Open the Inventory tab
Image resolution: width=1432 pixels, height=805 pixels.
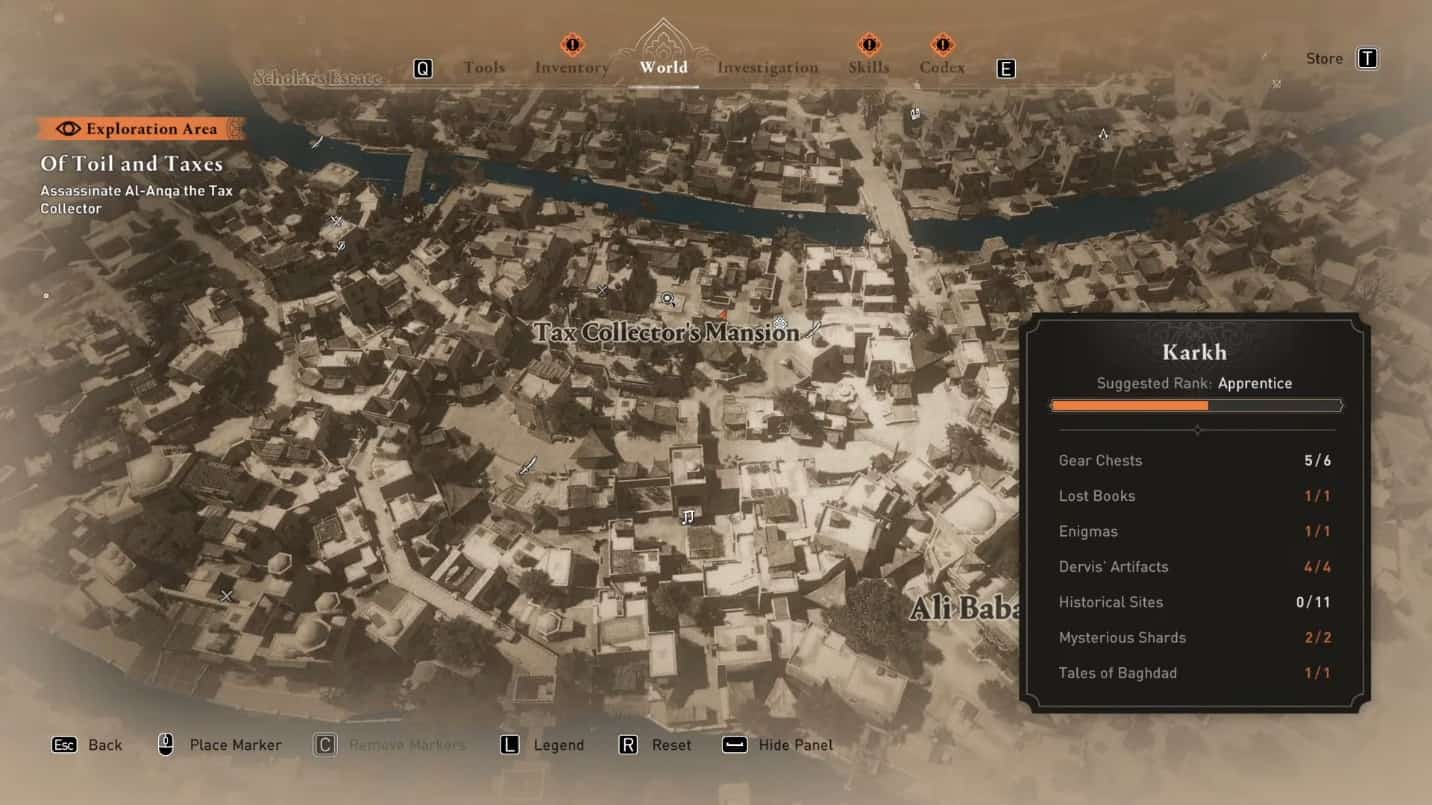pos(571,68)
